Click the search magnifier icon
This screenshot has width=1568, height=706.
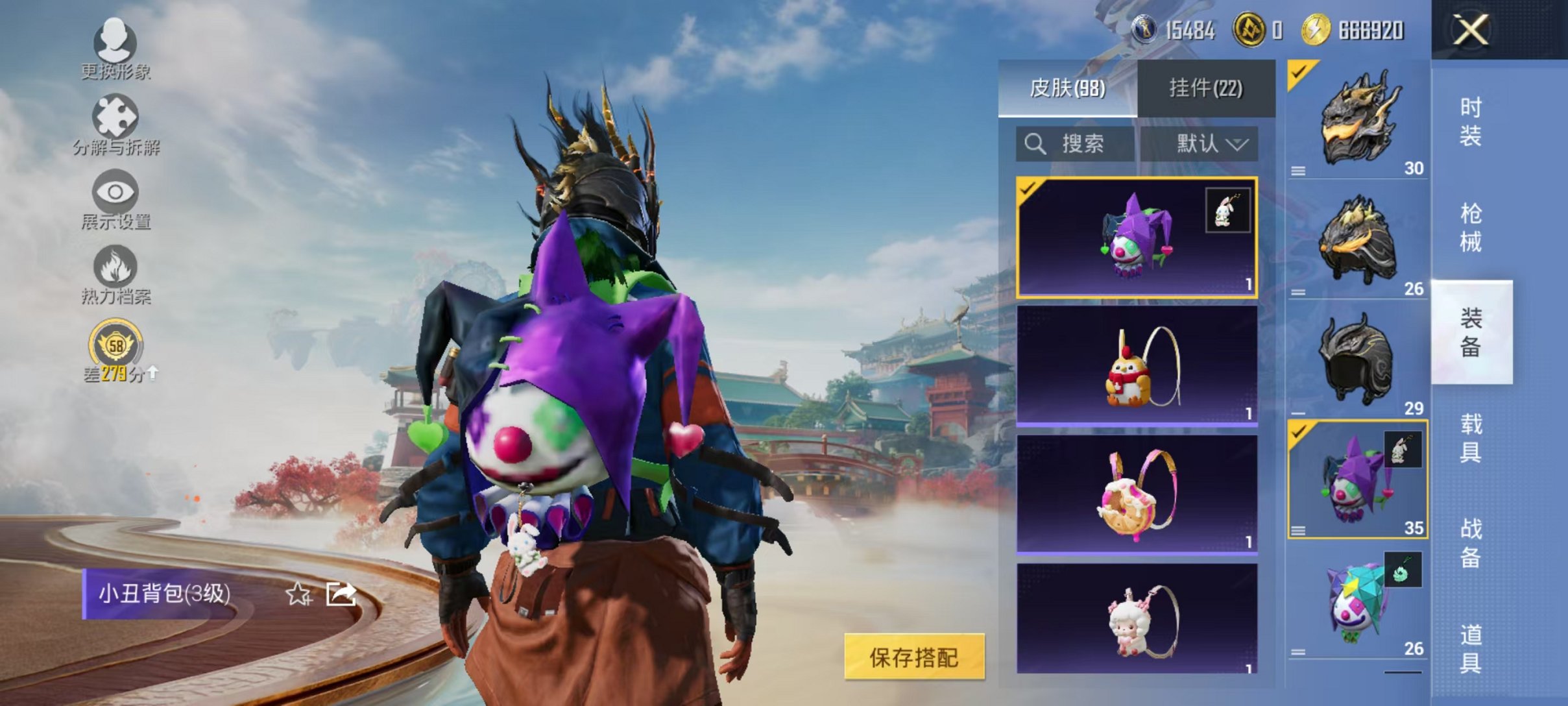coord(1036,144)
